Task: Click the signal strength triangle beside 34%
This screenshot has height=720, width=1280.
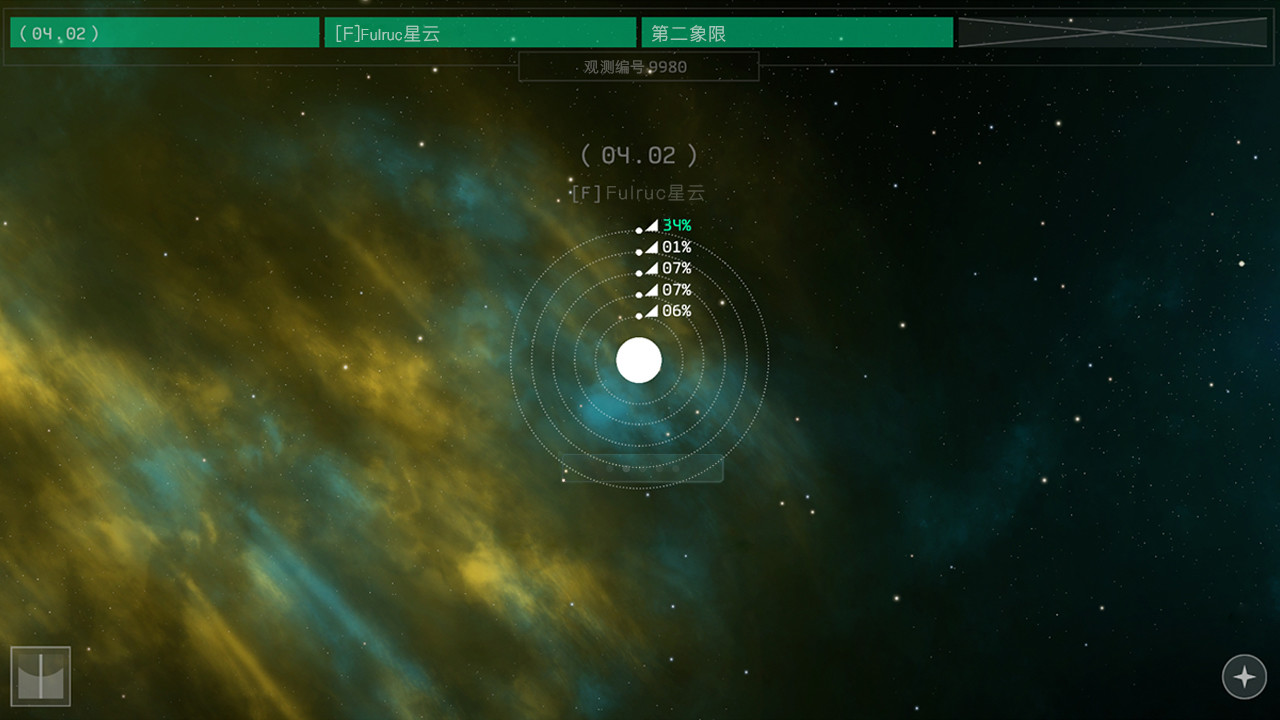Action: pyautogui.click(x=652, y=226)
